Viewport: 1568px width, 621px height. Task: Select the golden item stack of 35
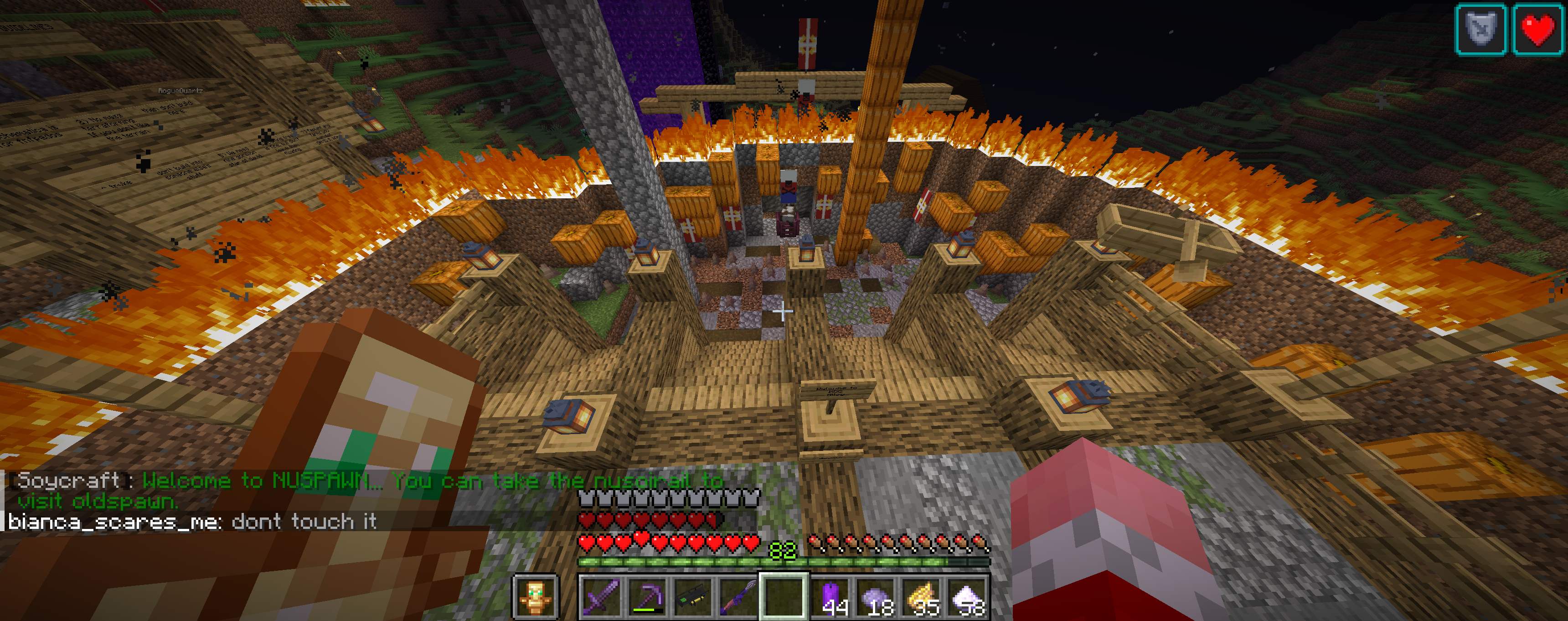click(x=923, y=597)
